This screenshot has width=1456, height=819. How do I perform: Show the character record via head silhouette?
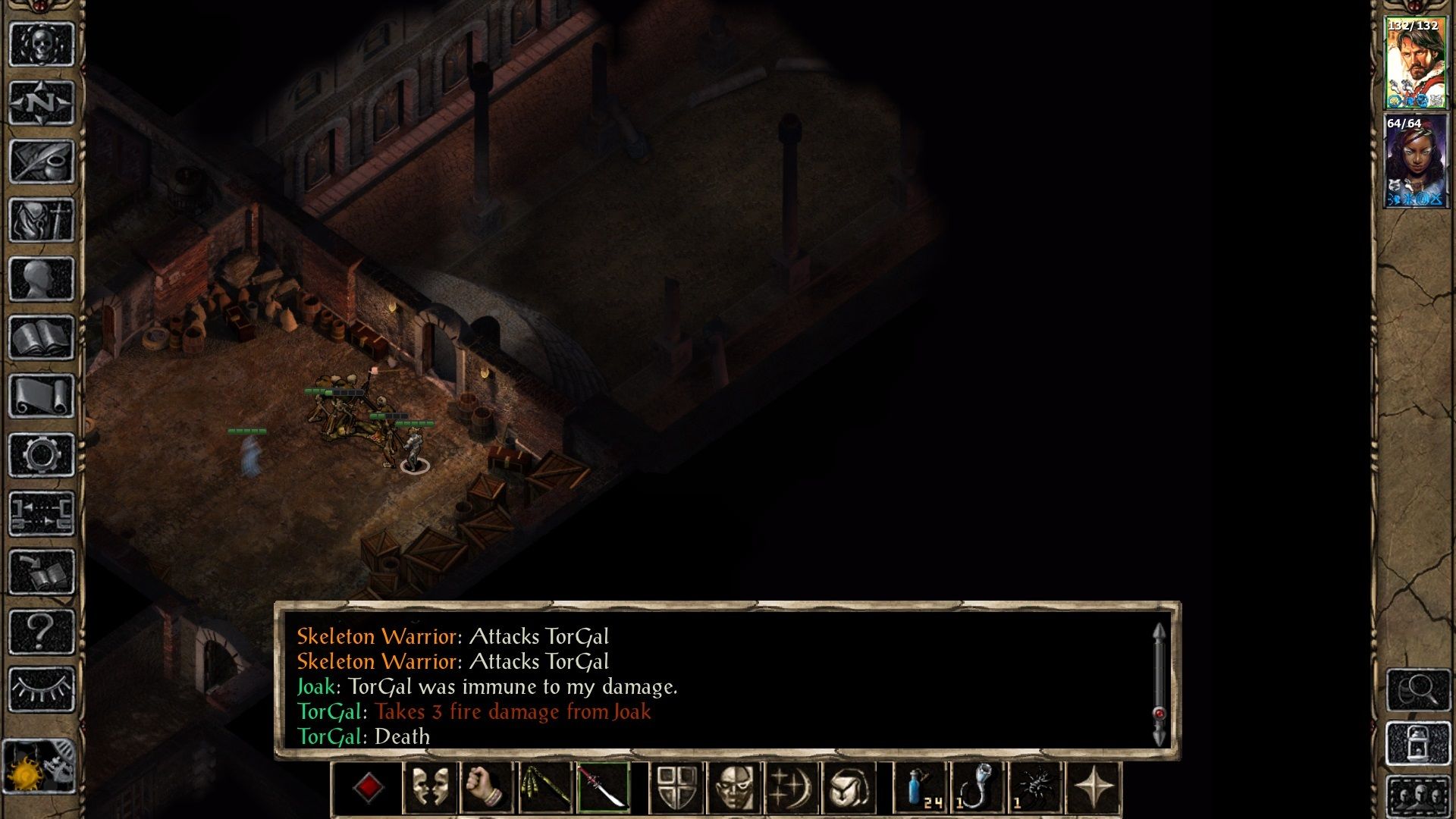tap(42, 279)
